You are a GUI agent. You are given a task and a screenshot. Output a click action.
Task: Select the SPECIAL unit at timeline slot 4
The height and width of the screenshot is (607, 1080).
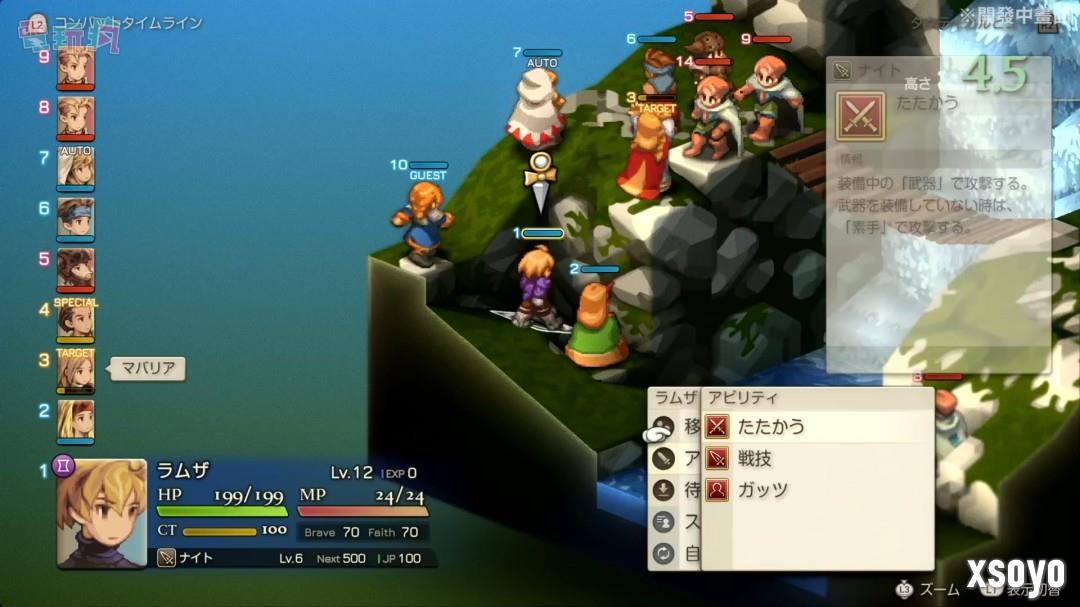(75, 320)
